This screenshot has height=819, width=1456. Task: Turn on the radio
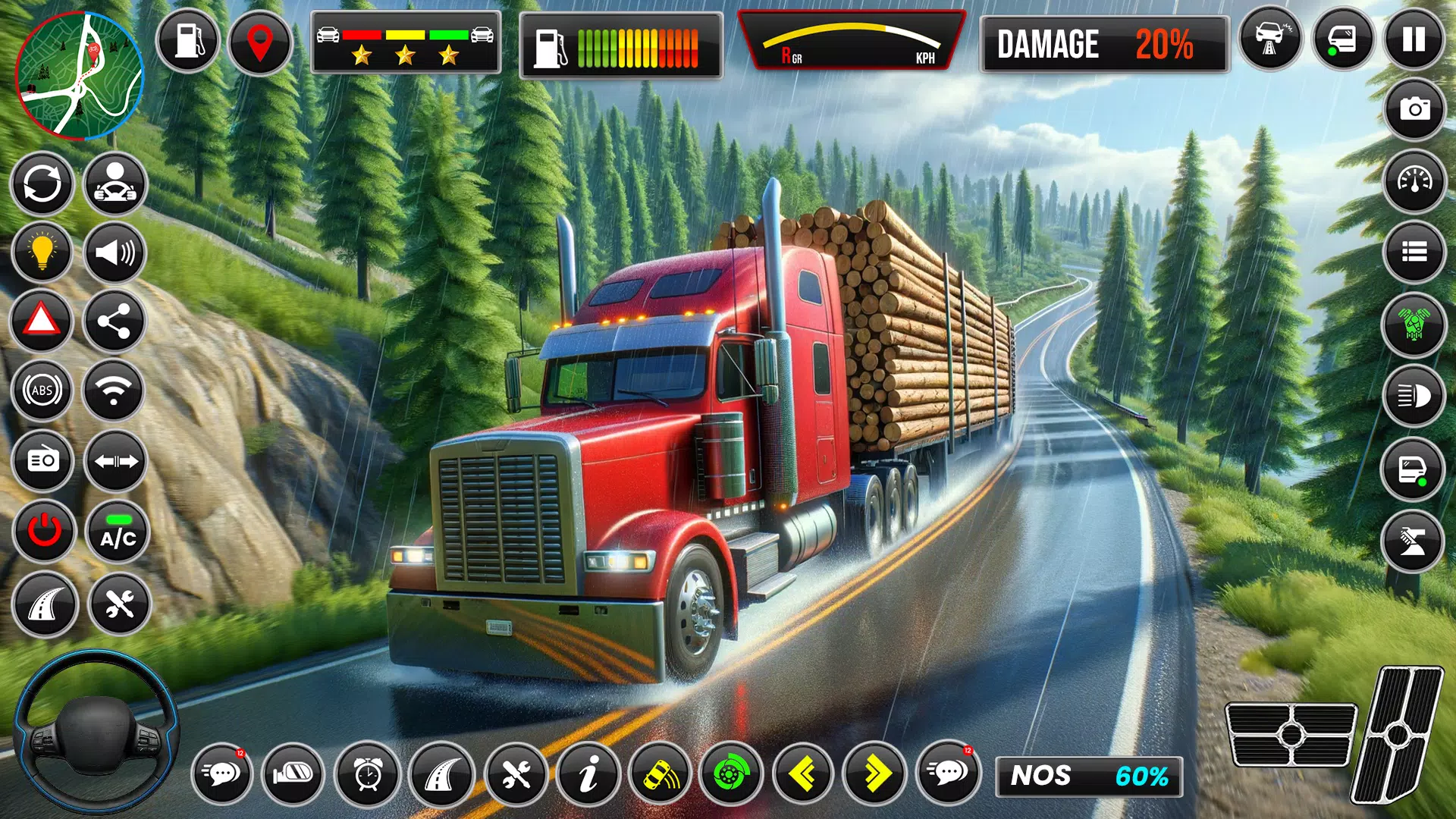pyautogui.click(x=43, y=460)
